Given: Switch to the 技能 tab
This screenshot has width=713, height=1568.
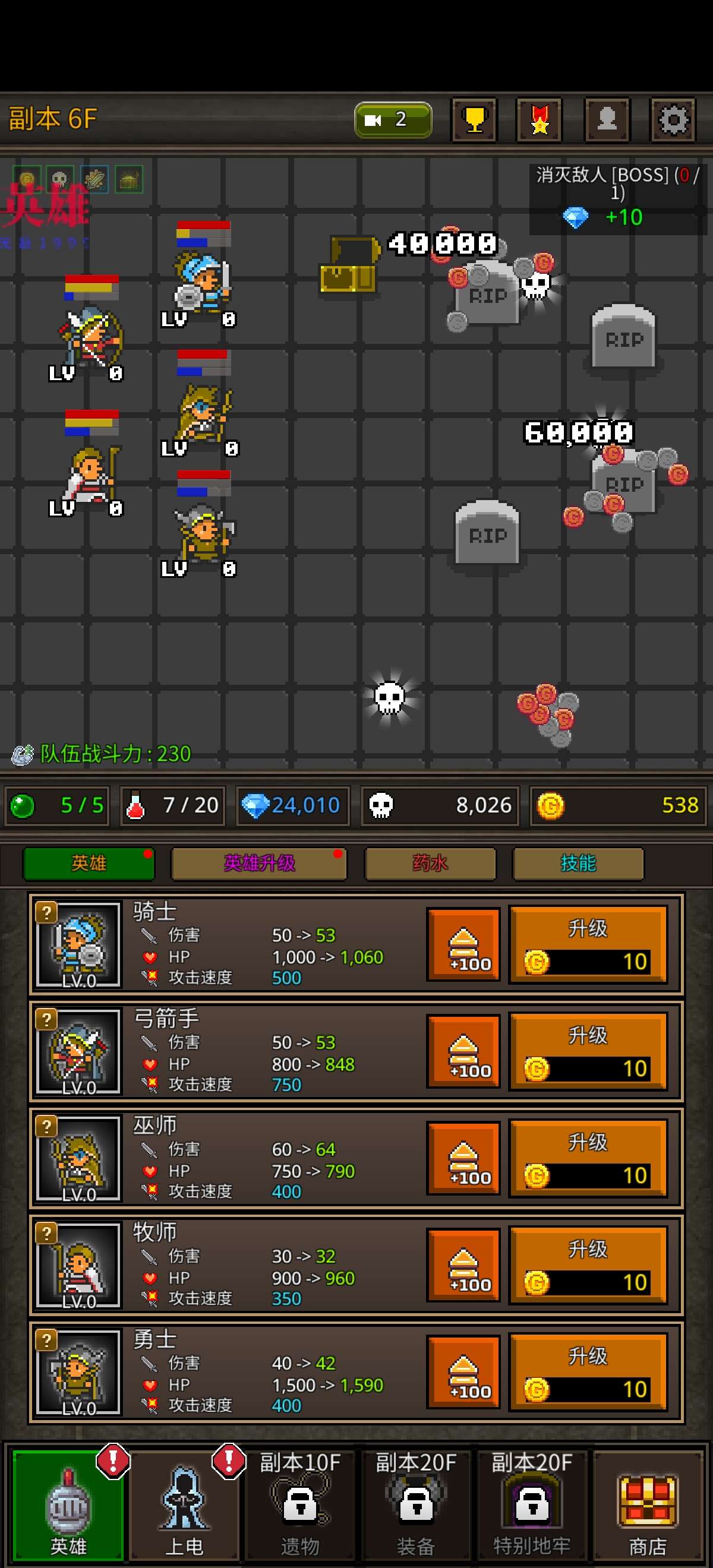Looking at the screenshot, I should (x=578, y=863).
